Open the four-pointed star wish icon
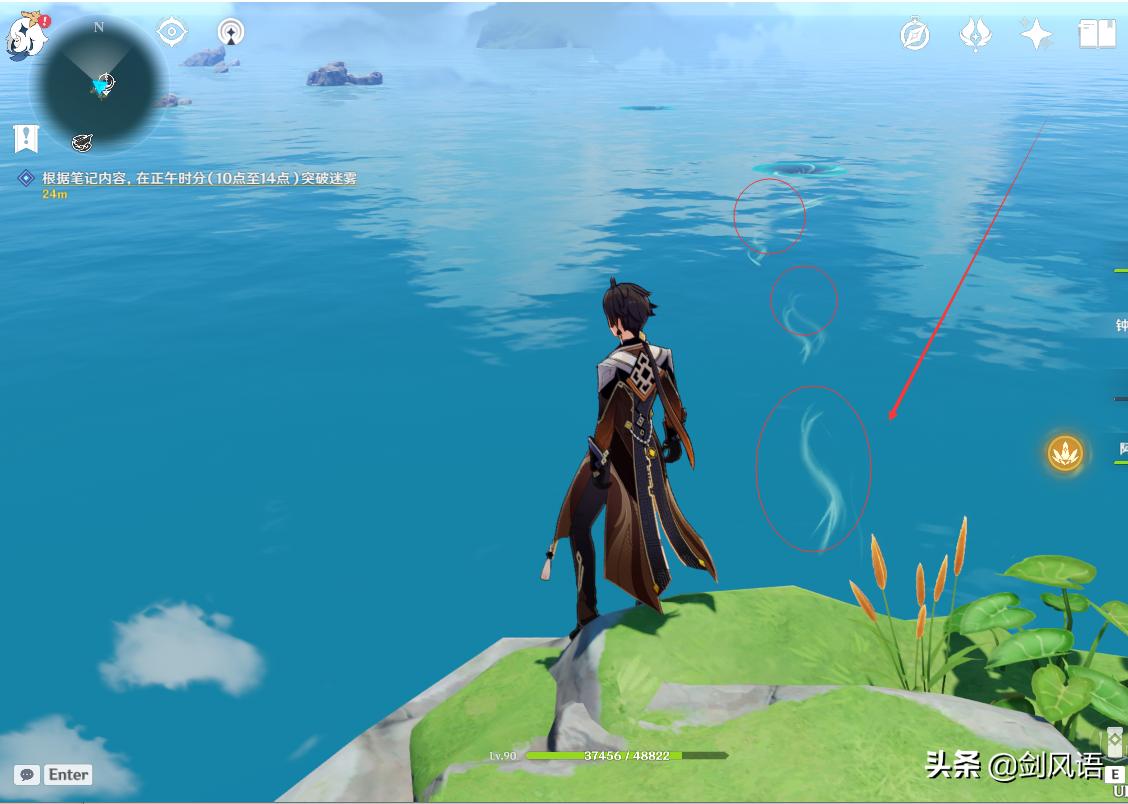Viewport: 1128px width, 804px height. pos(1036,34)
